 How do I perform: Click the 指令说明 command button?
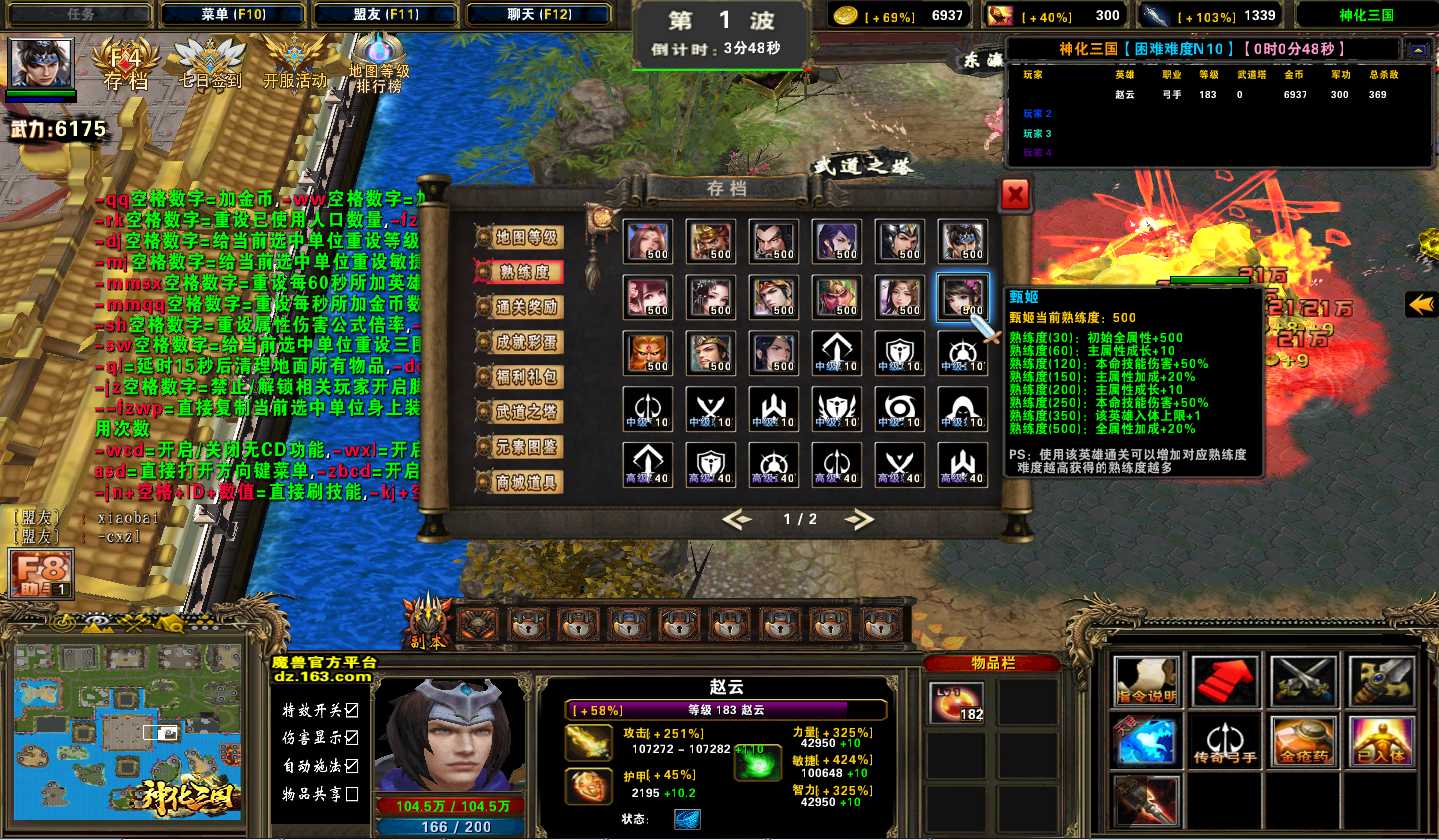click(1146, 681)
